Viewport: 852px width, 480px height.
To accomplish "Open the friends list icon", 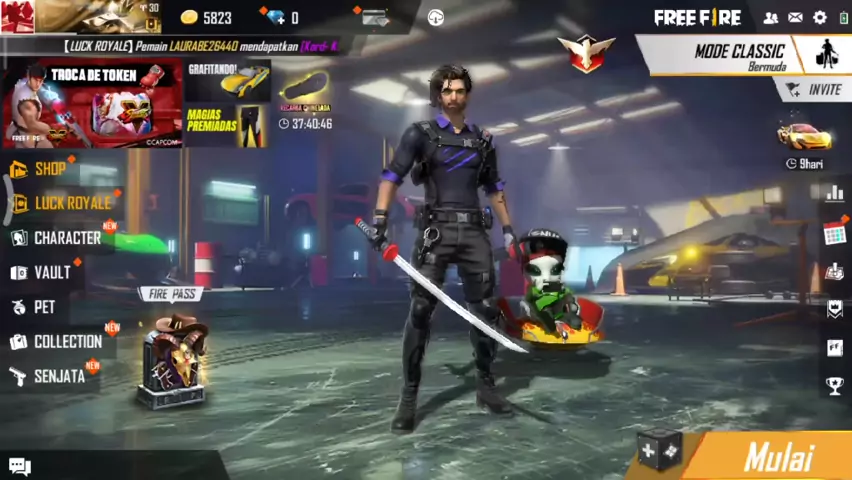I will 771,18.
